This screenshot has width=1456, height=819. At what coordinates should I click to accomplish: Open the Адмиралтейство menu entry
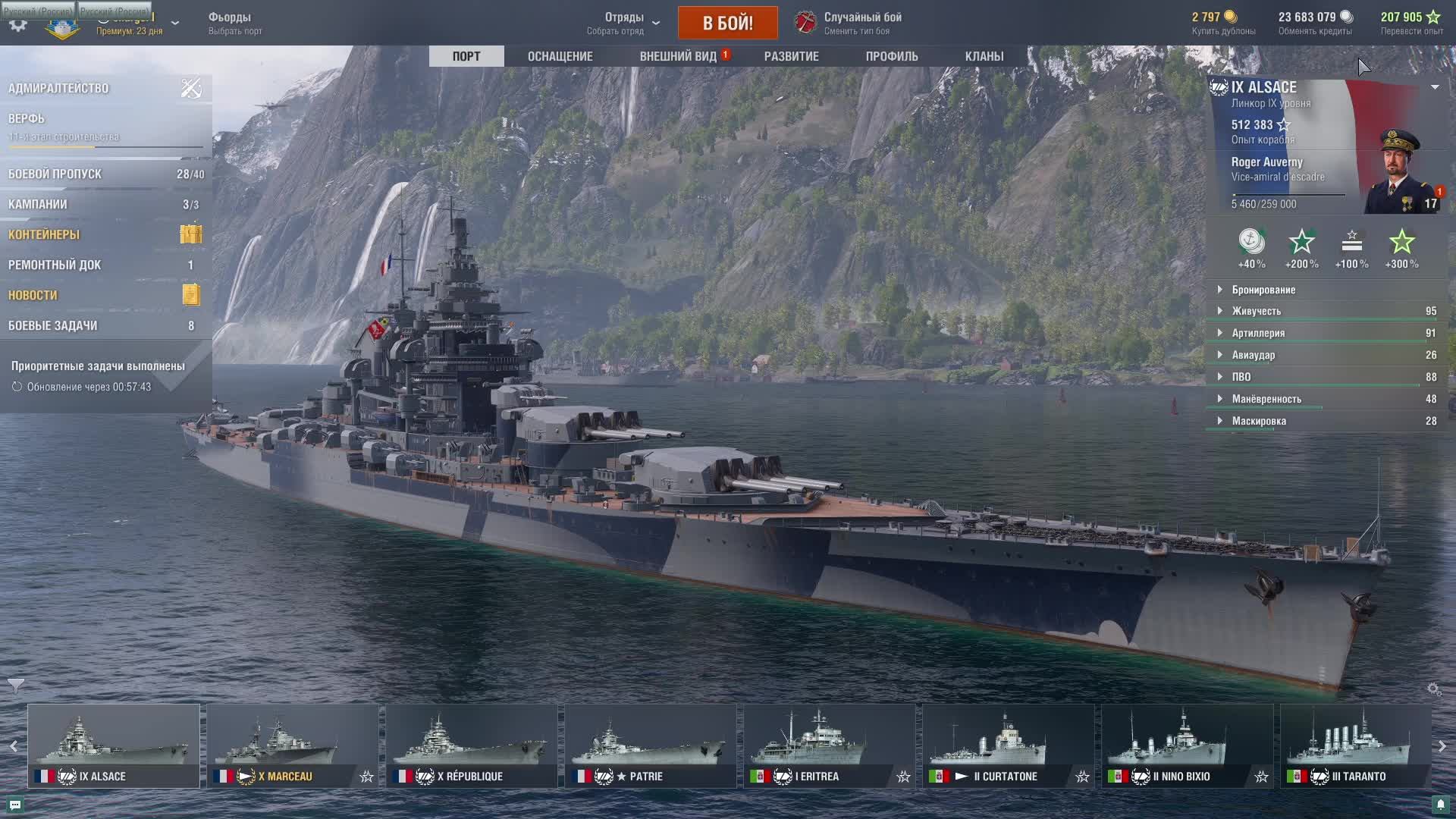59,89
